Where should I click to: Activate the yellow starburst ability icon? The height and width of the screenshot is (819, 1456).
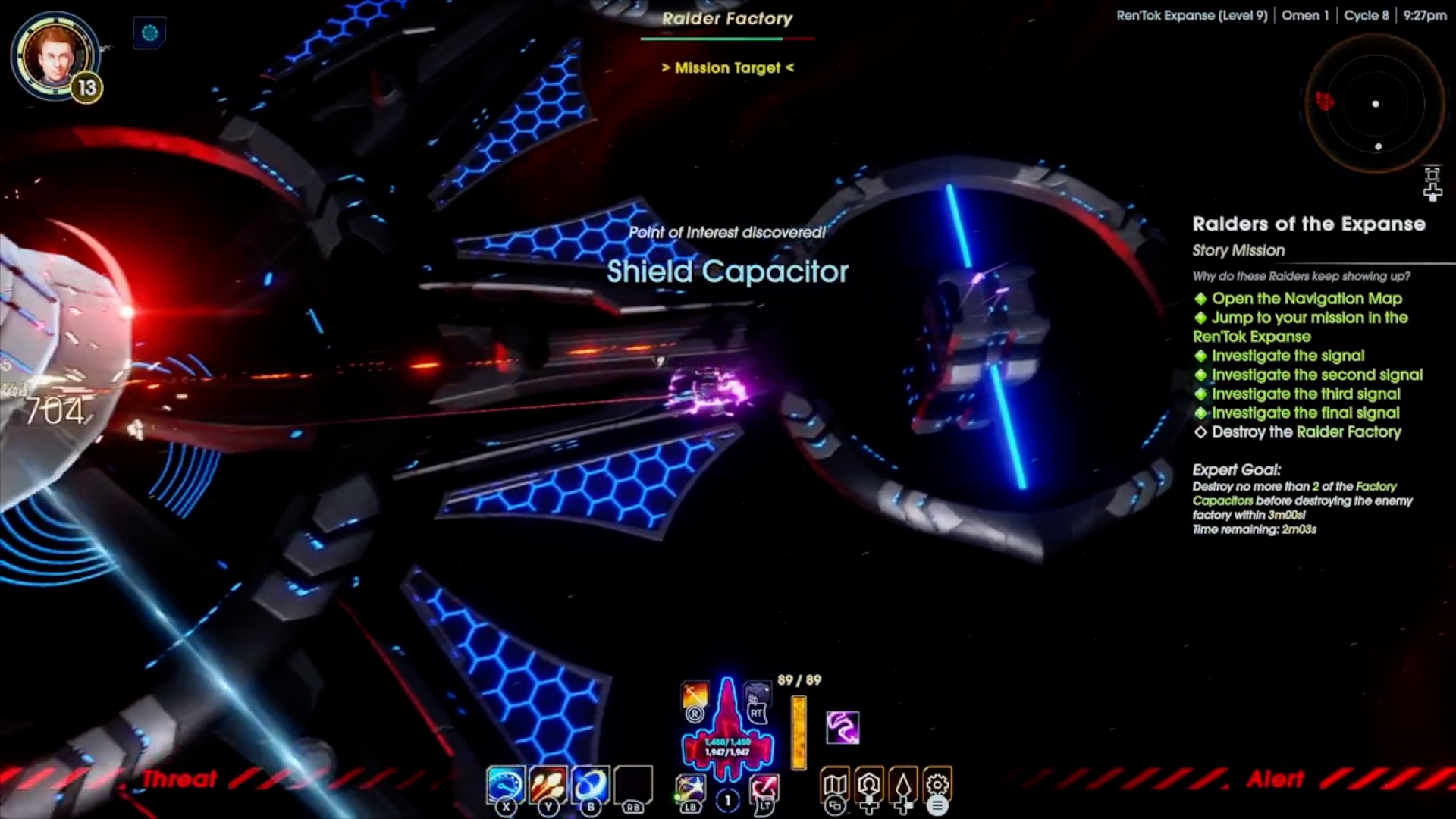pos(690,787)
